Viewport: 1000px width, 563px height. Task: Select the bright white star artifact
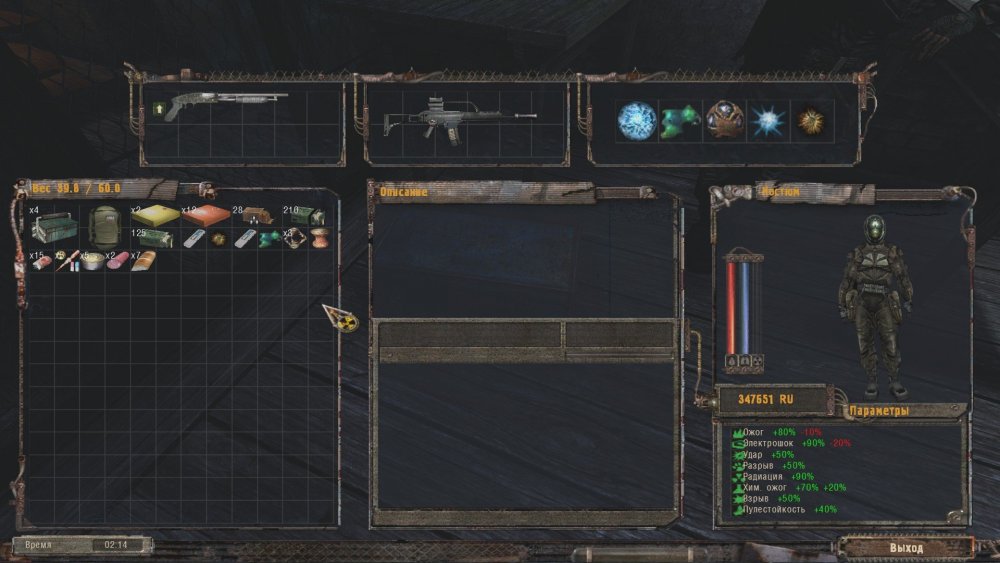pyautogui.click(x=770, y=121)
